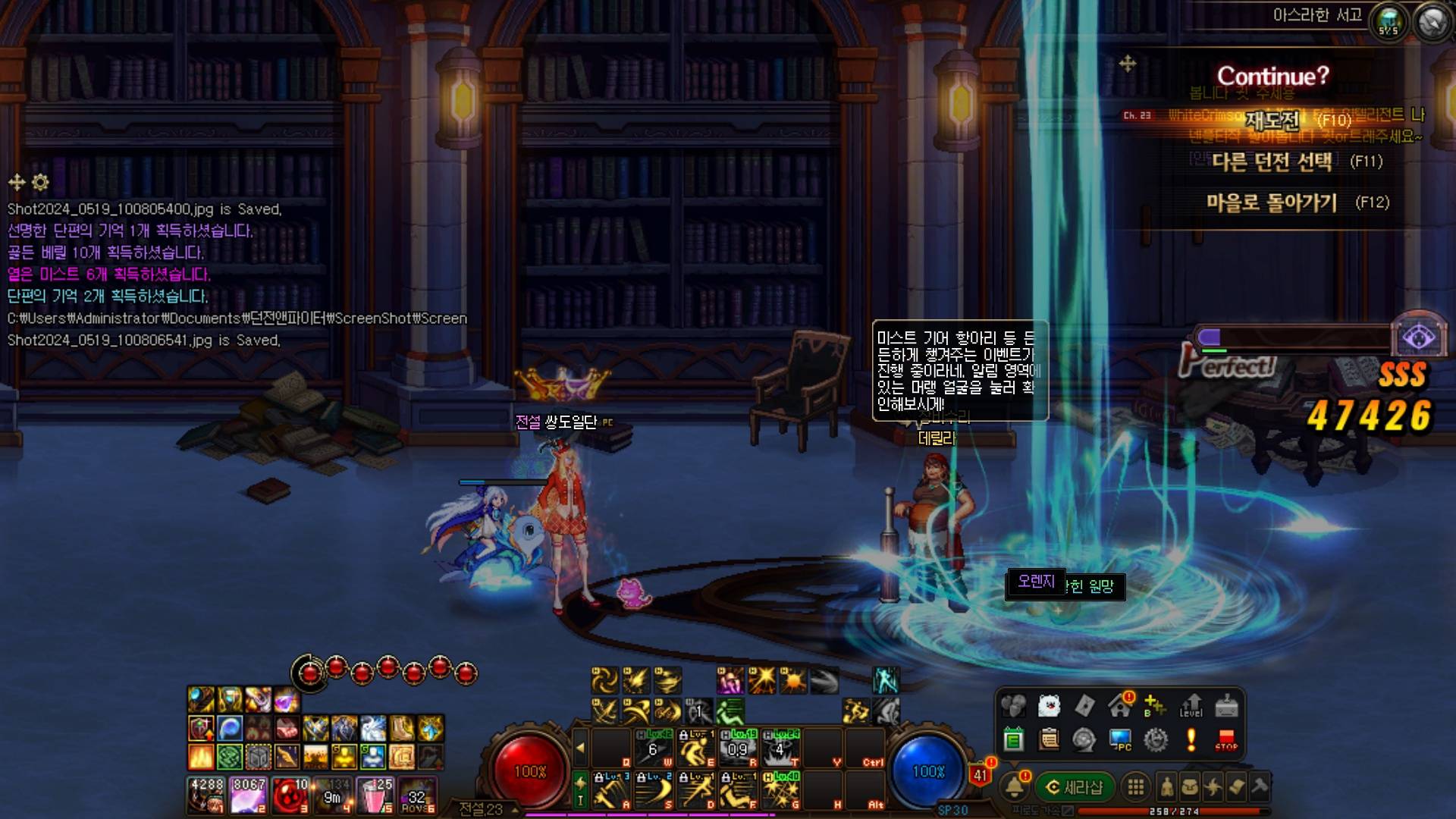Open the green calendar E icon

1013,739
